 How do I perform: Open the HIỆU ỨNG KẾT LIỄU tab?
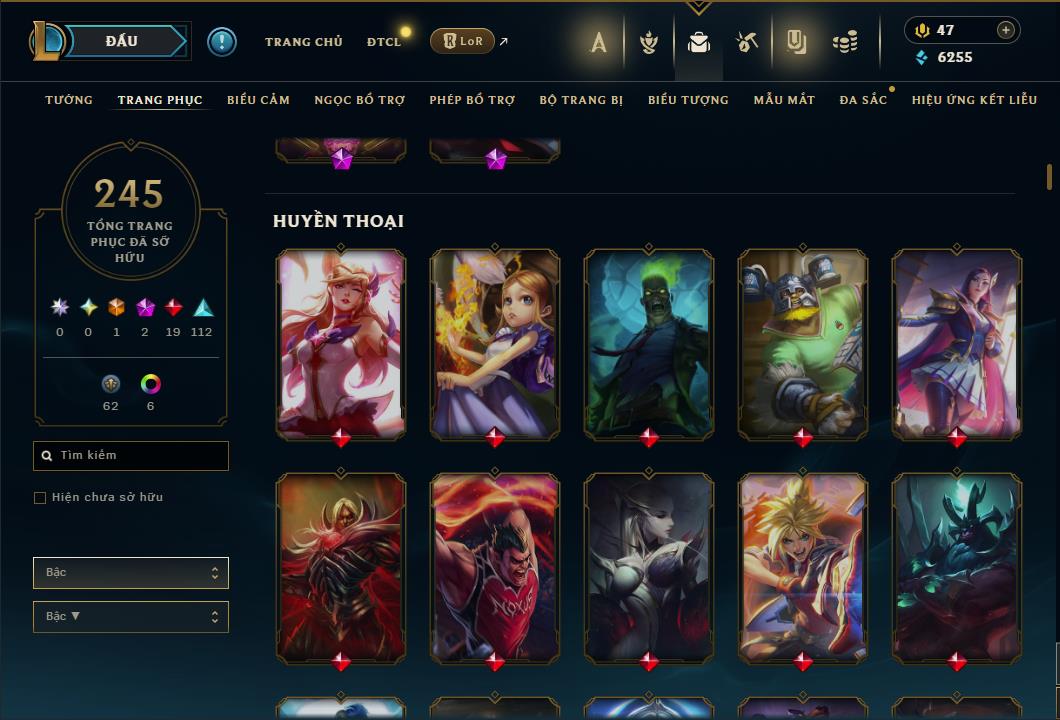pos(974,100)
